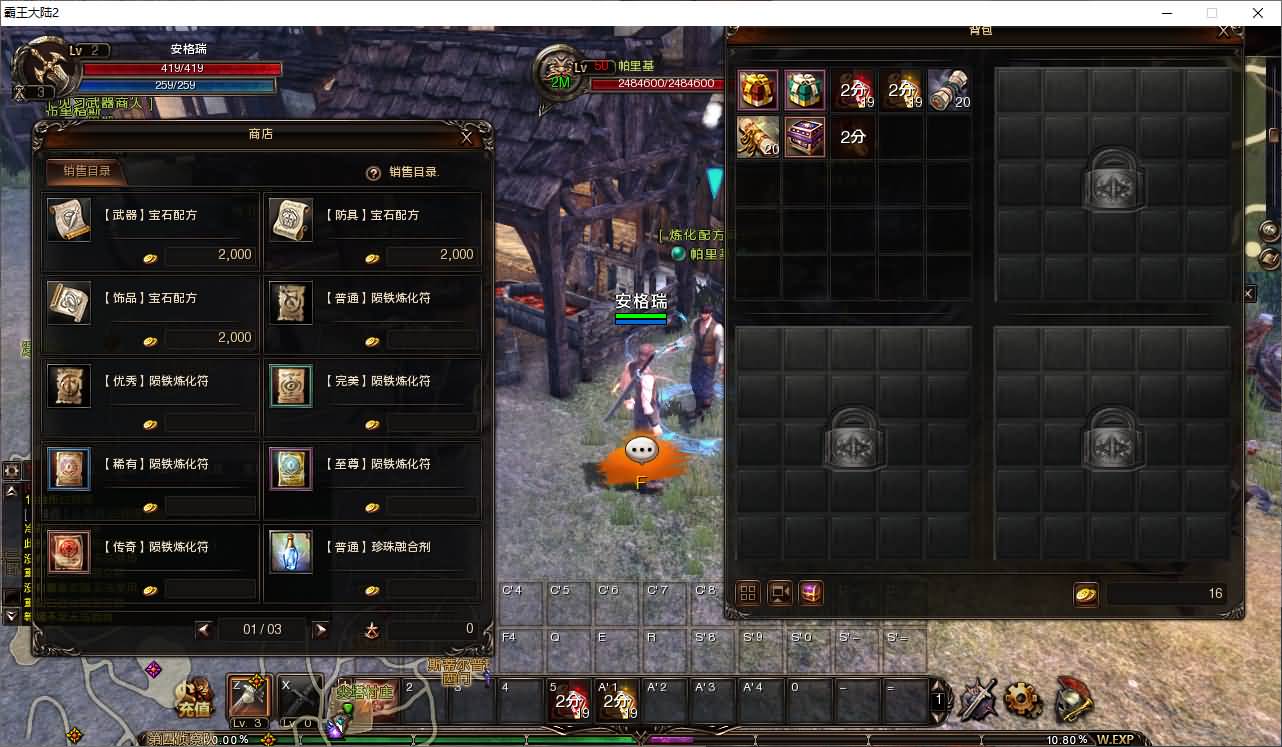This screenshot has height=747, width=1282.
Task: Click the【普通】珍珠融合剂 icon in shop
Action: point(290,551)
